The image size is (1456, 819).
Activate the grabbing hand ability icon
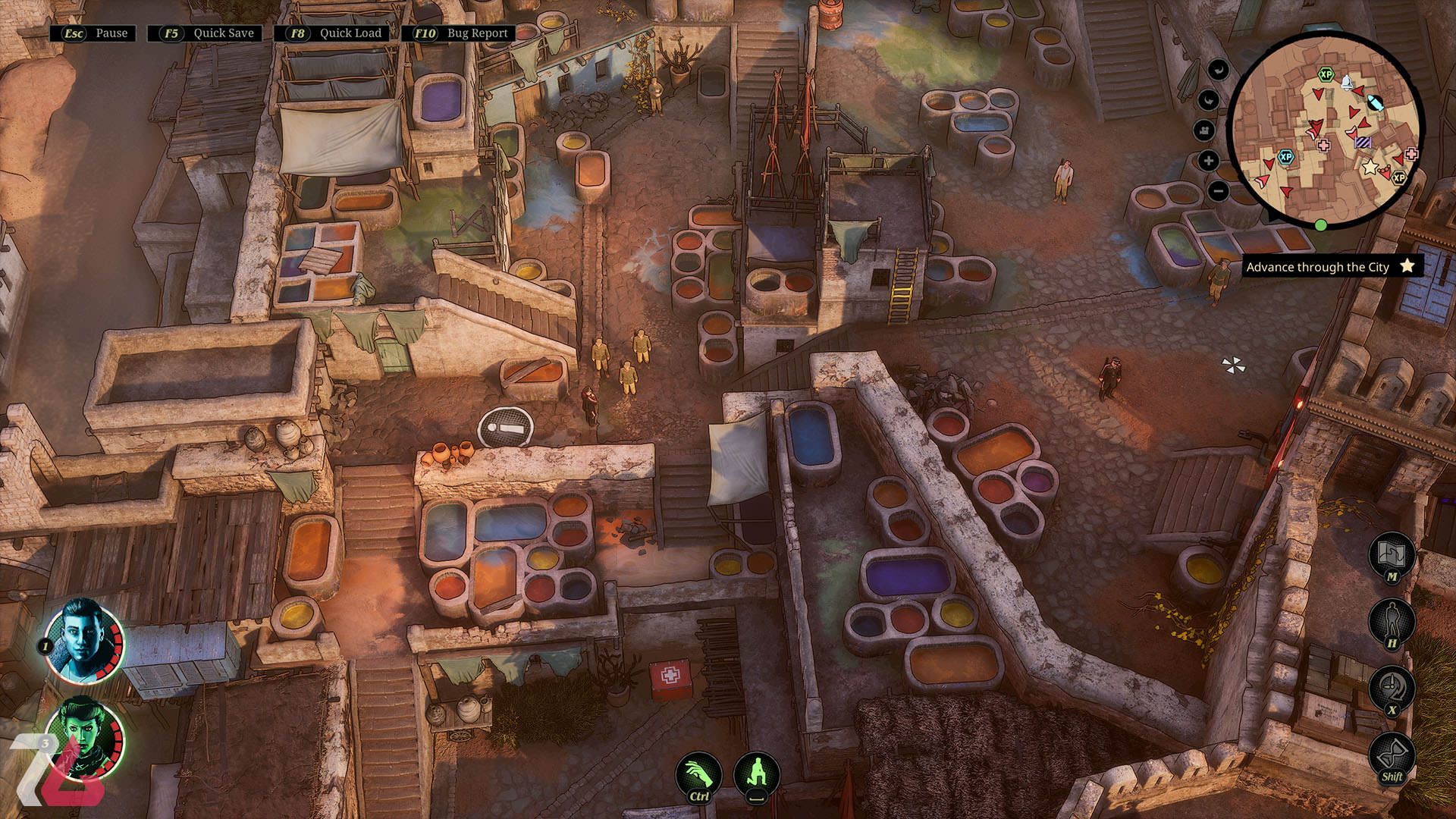tap(698, 774)
